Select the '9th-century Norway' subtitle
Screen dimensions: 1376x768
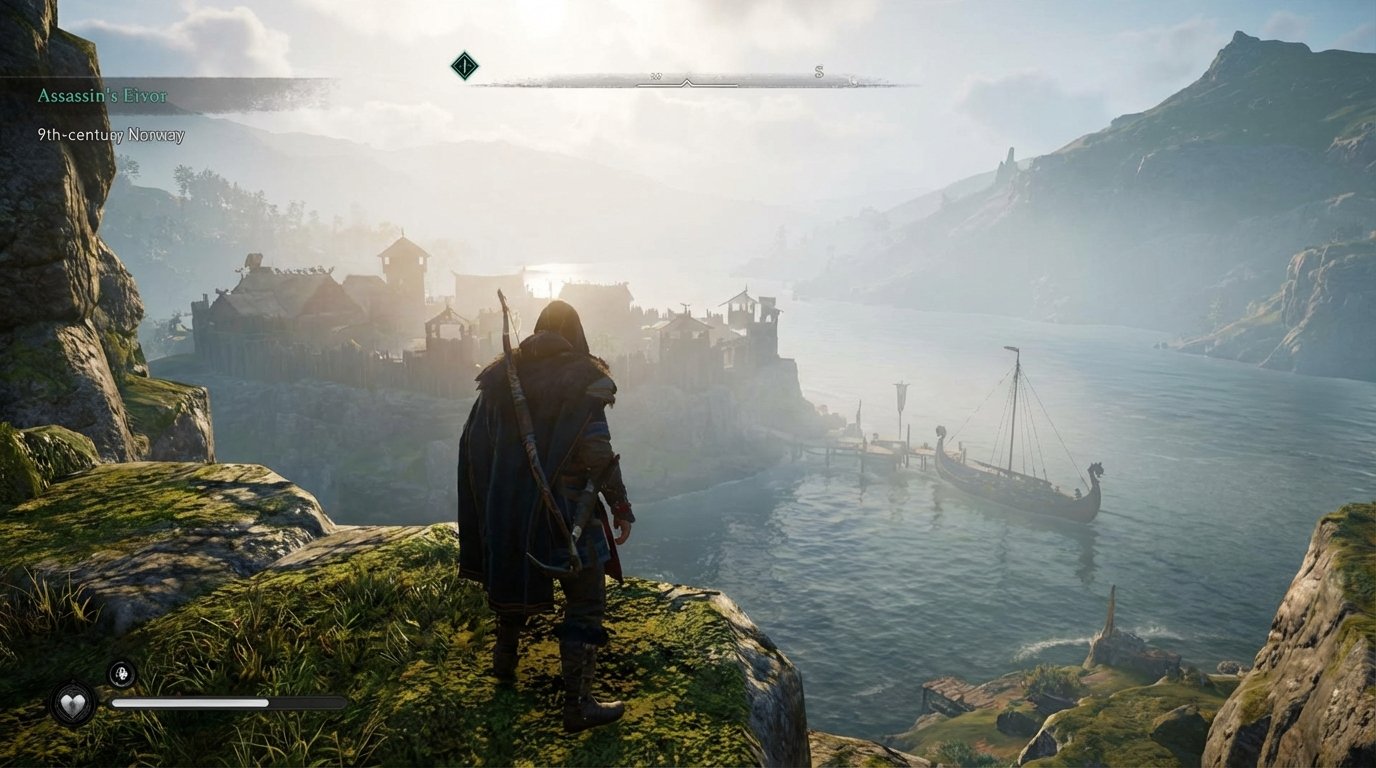[110, 134]
